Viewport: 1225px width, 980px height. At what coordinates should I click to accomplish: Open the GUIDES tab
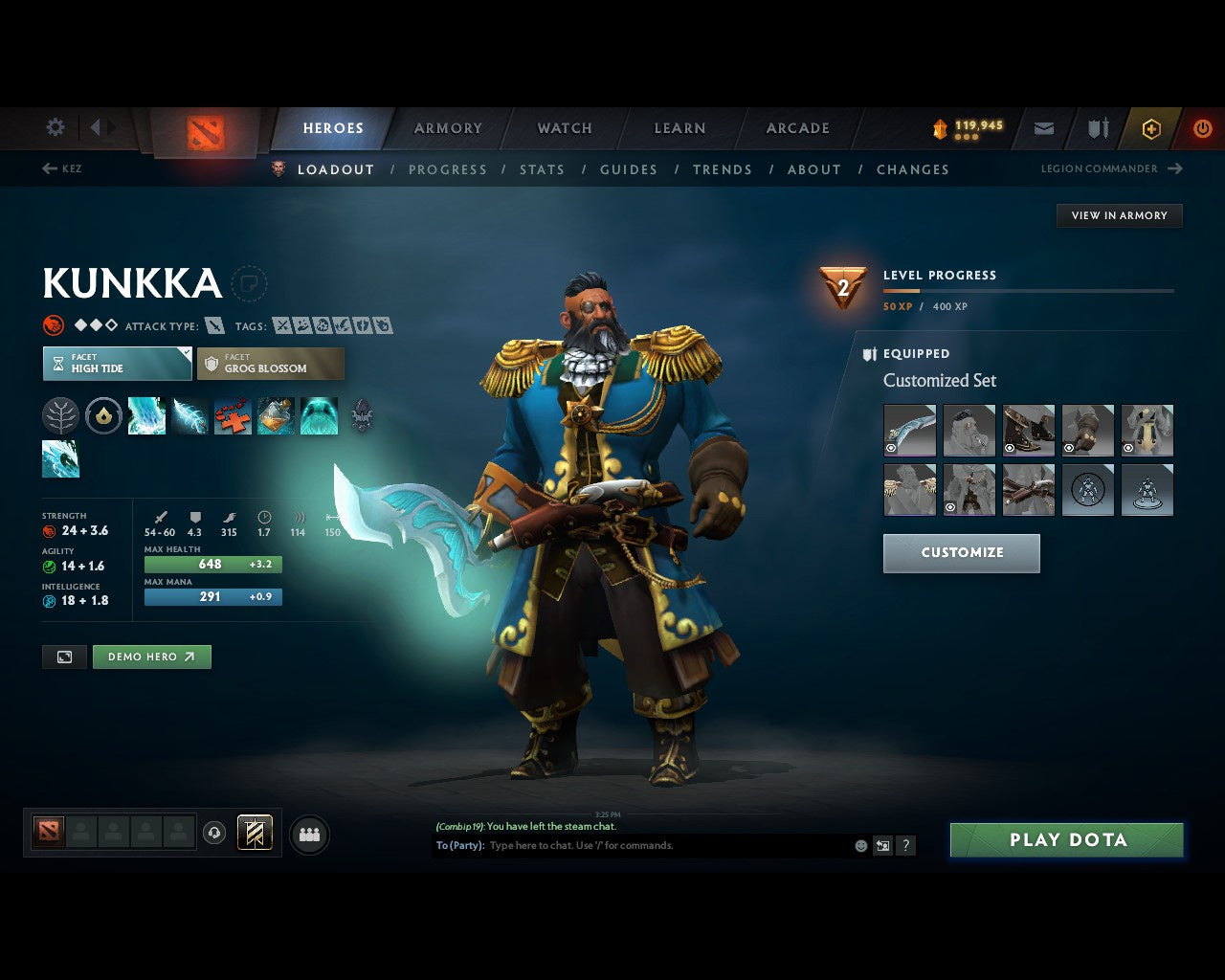click(629, 169)
